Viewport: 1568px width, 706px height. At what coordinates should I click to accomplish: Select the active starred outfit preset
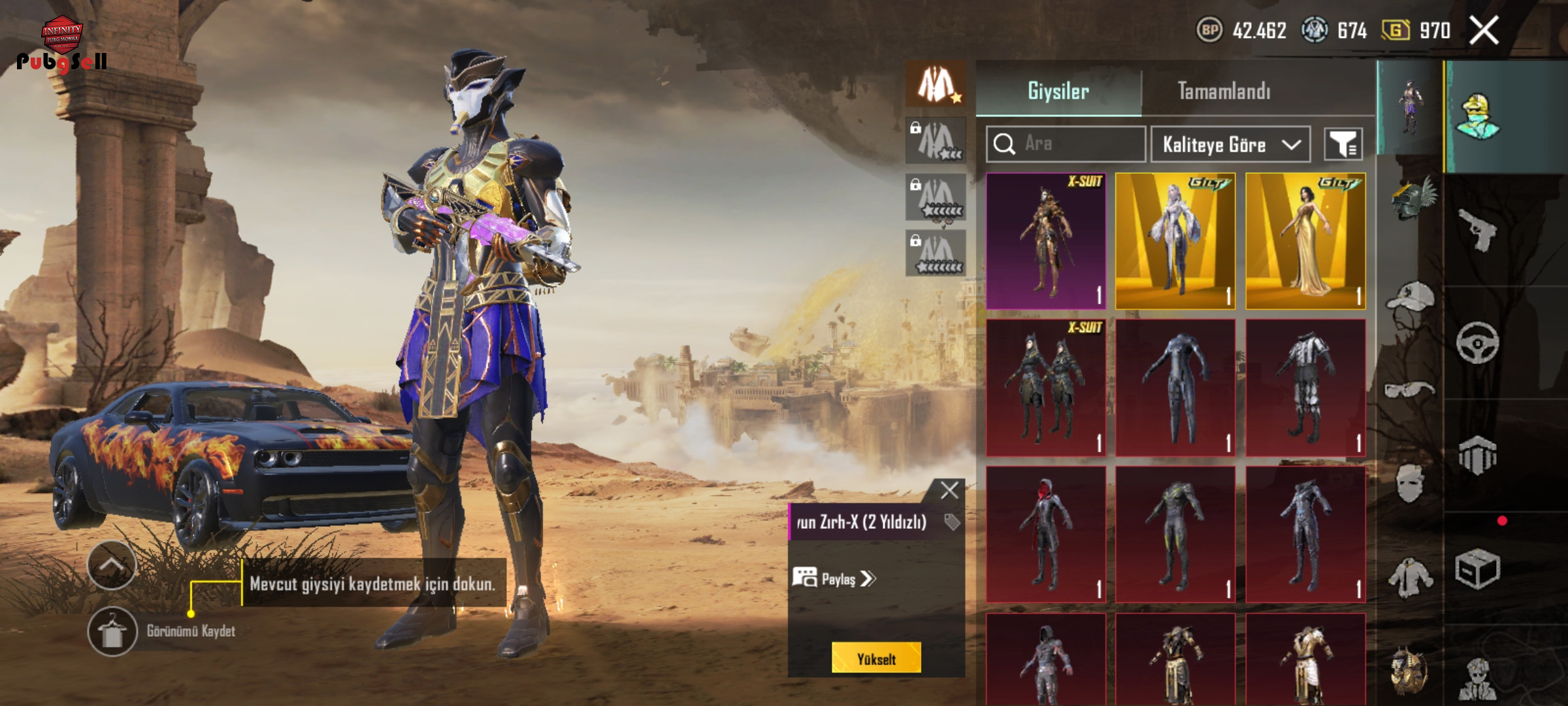936,84
